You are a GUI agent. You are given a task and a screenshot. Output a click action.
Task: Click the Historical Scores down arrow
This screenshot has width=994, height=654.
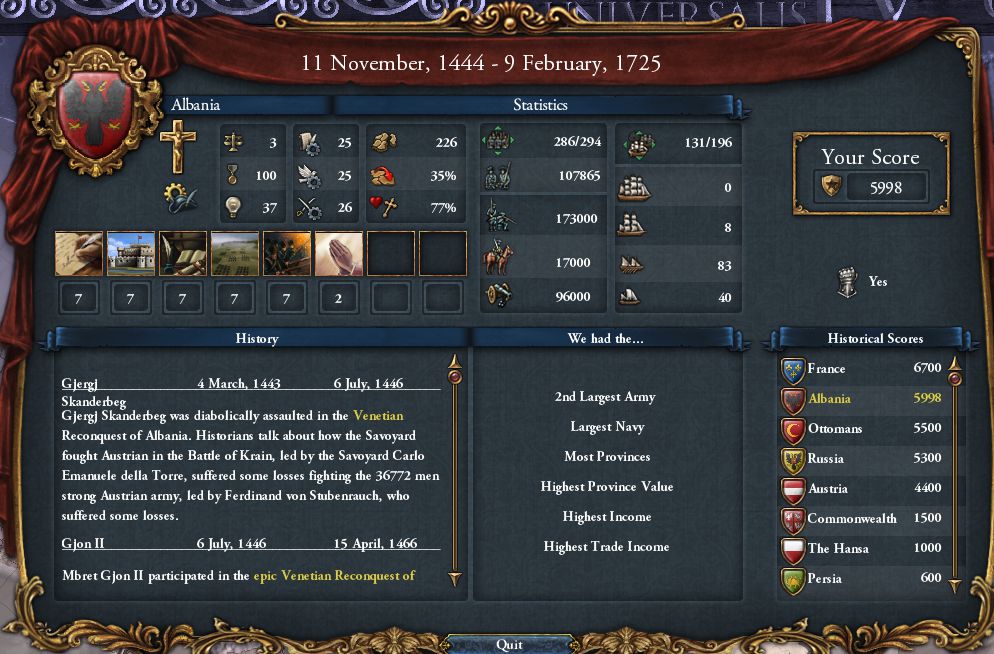pos(955,586)
